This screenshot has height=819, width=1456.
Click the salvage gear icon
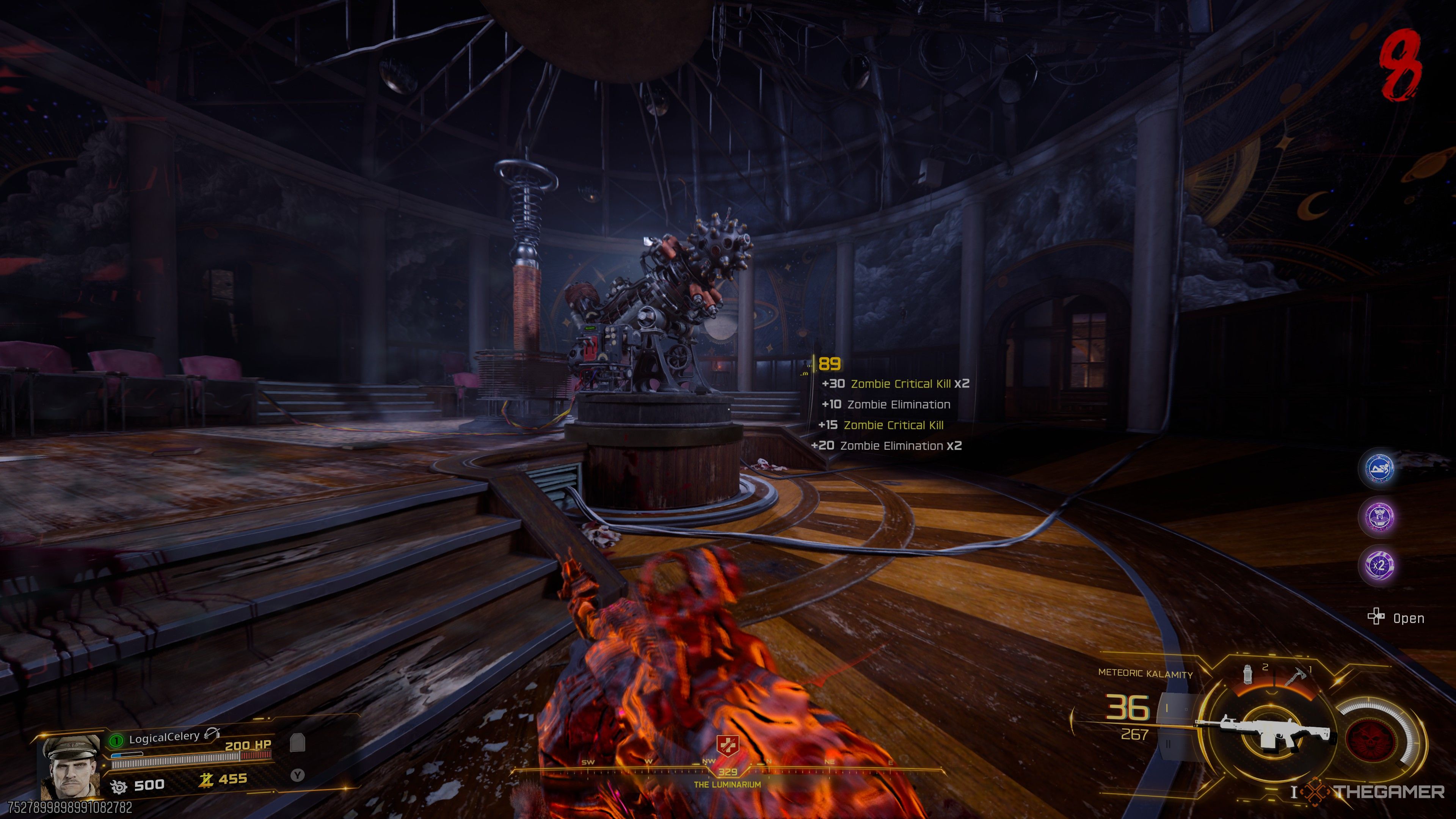[119, 786]
